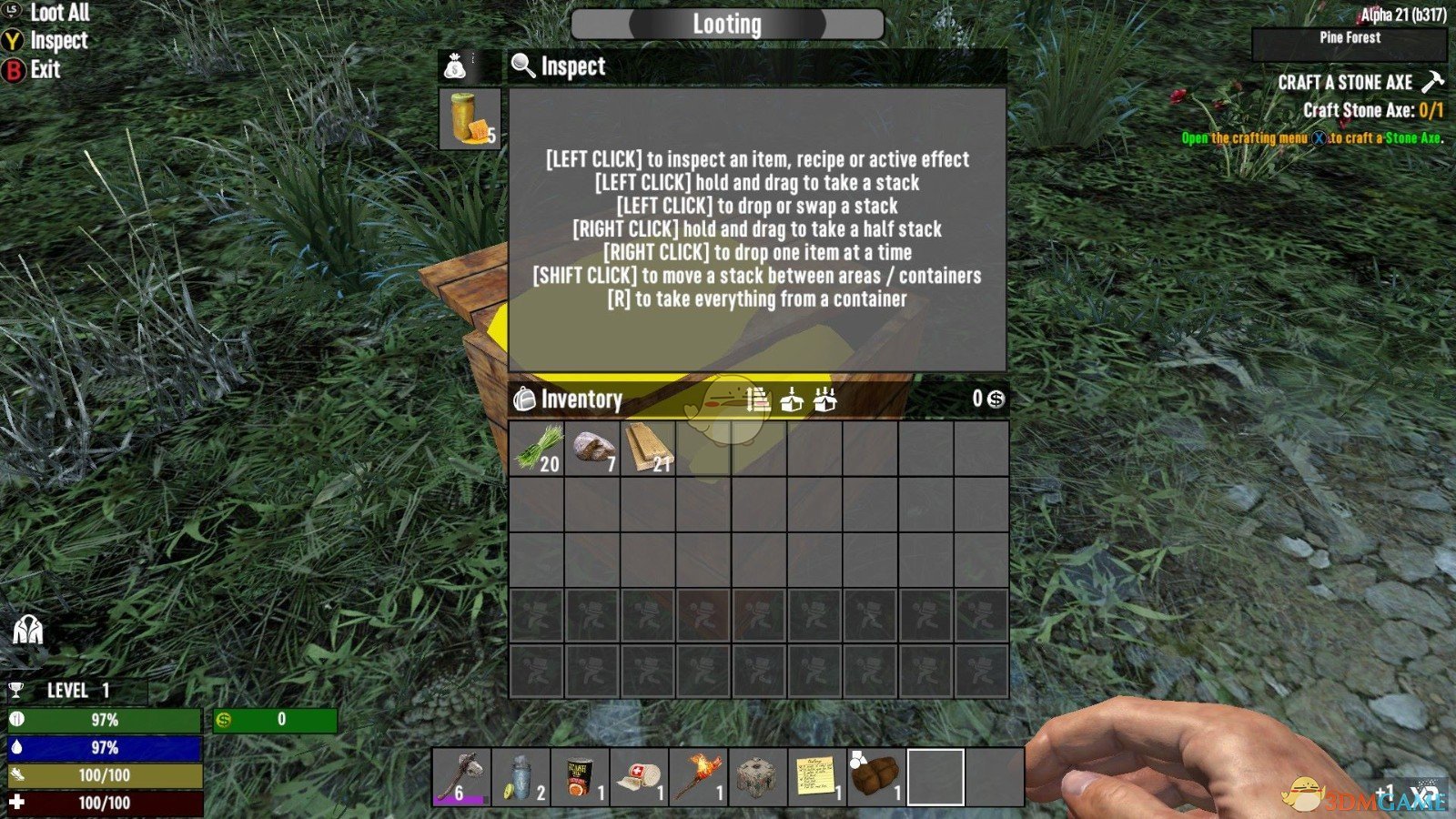Select the jar of honey loot slot
1456x819 pixels.
point(470,118)
